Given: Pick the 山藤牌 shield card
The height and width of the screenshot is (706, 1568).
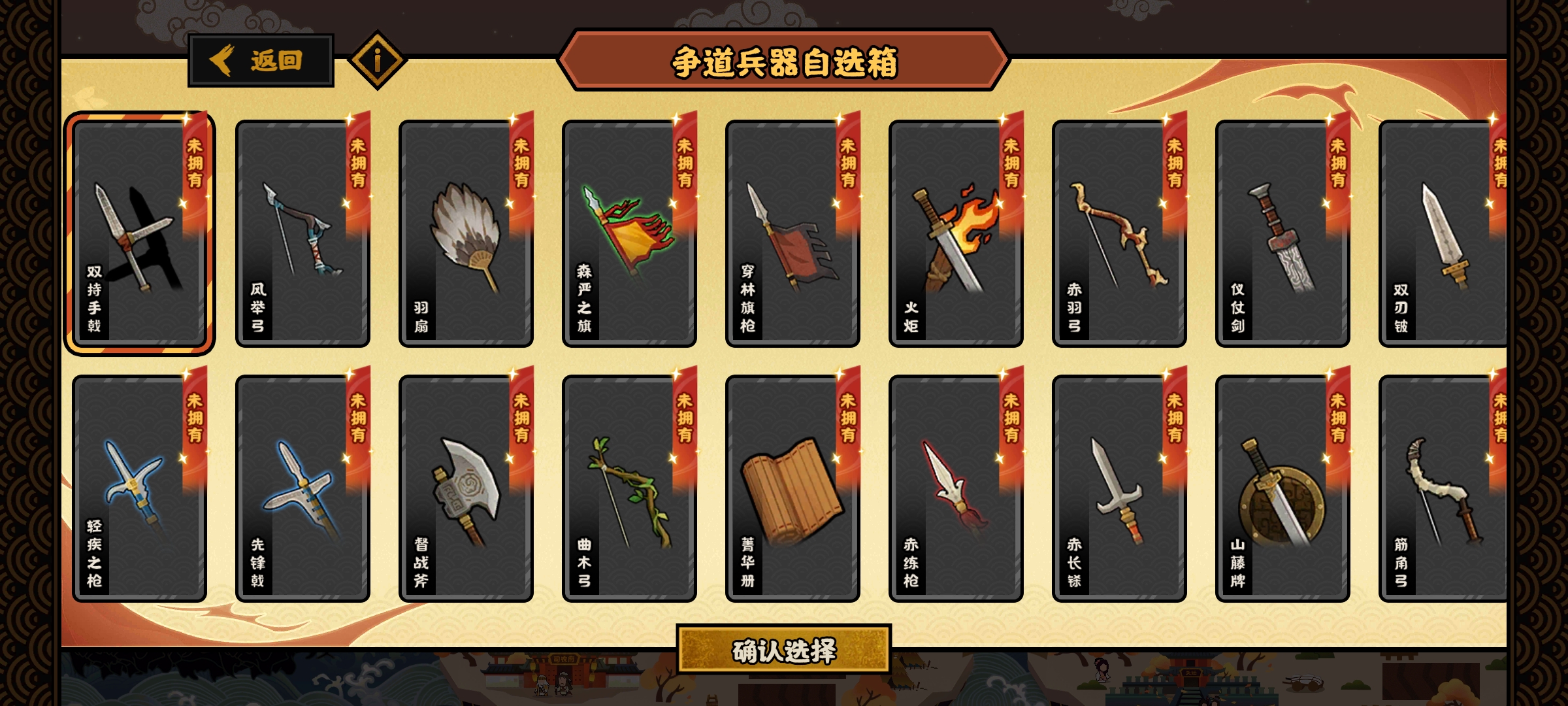Looking at the screenshot, I should click(1282, 488).
